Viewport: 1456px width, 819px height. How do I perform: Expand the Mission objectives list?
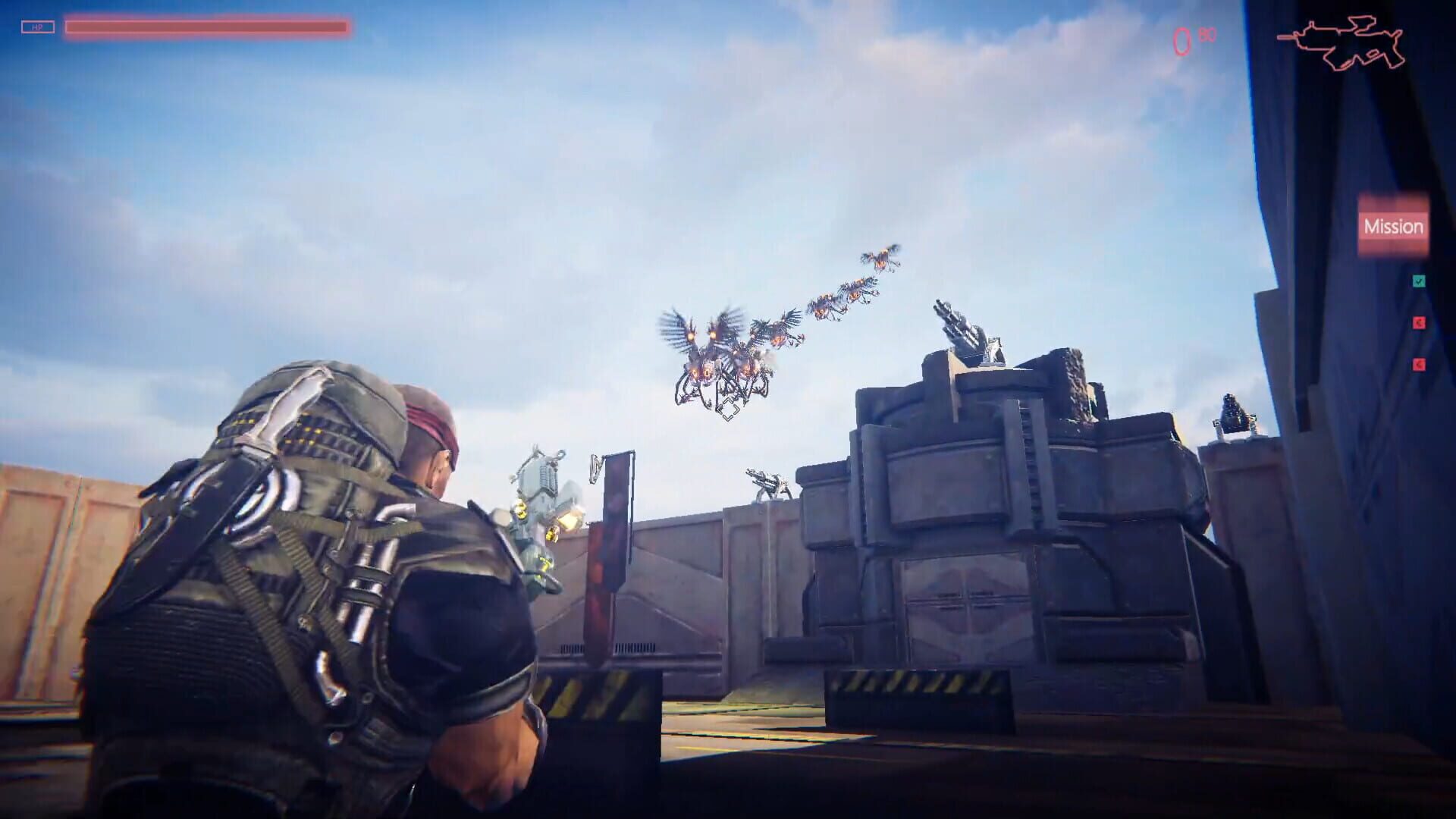1394,226
